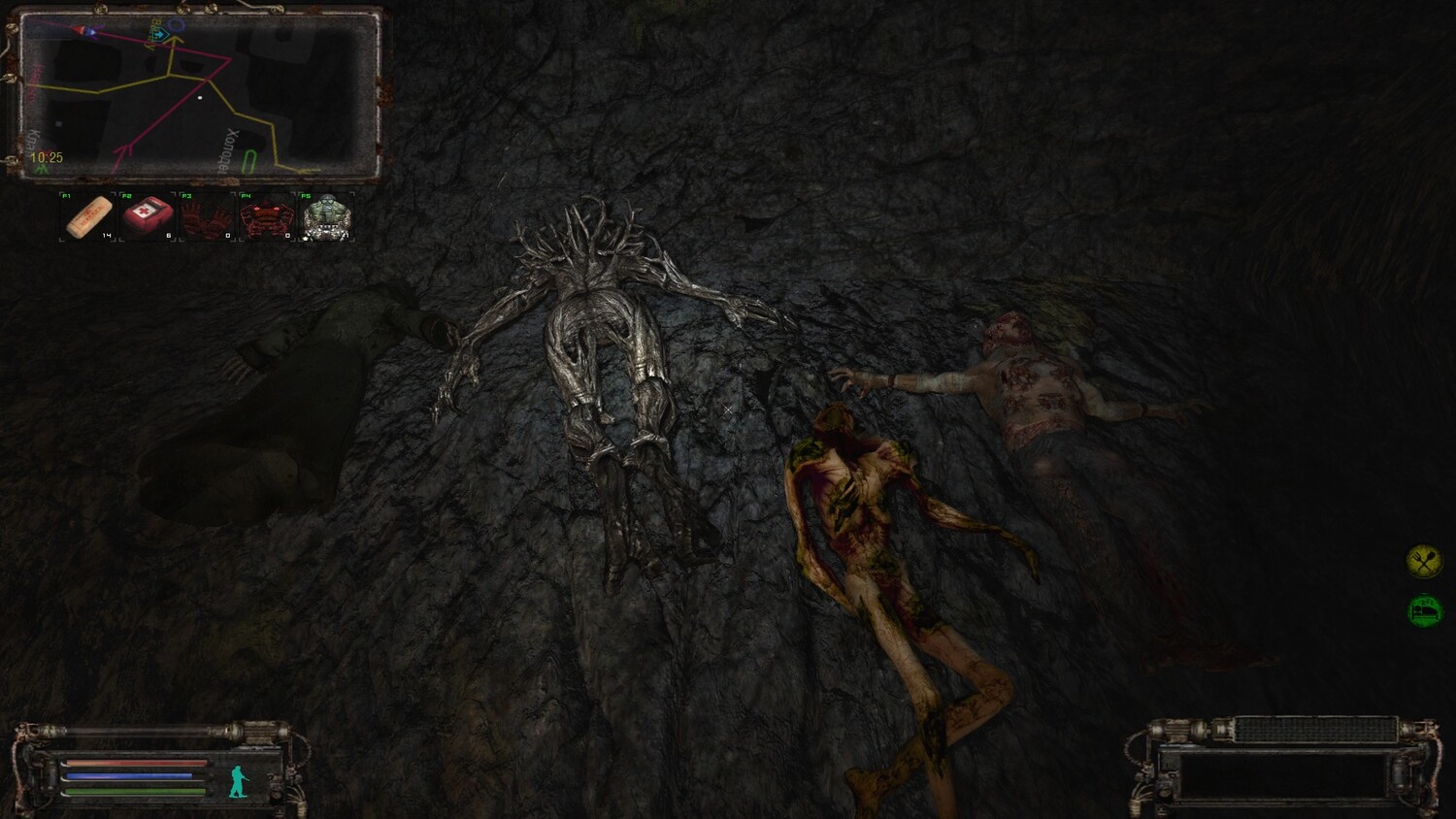Image resolution: width=1456 pixels, height=819 pixels.
Task: Use the red first-aid kit slot
Action: [x=149, y=216]
